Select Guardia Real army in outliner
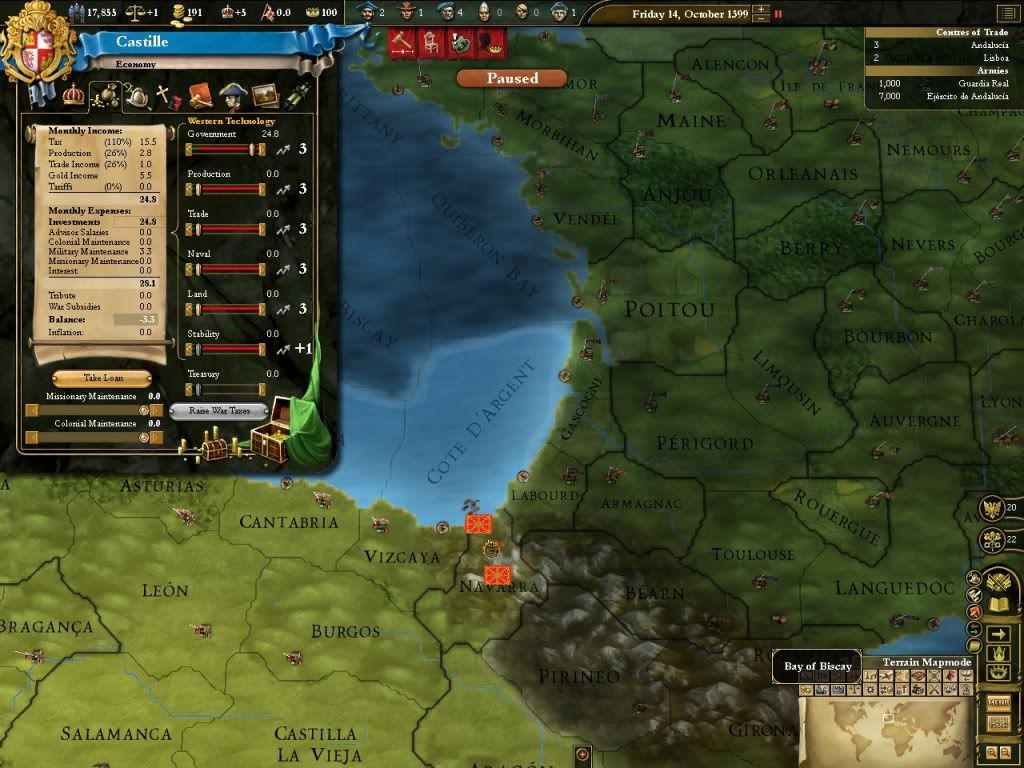Image resolution: width=1024 pixels, height=768 pixels. coord(942,83)
